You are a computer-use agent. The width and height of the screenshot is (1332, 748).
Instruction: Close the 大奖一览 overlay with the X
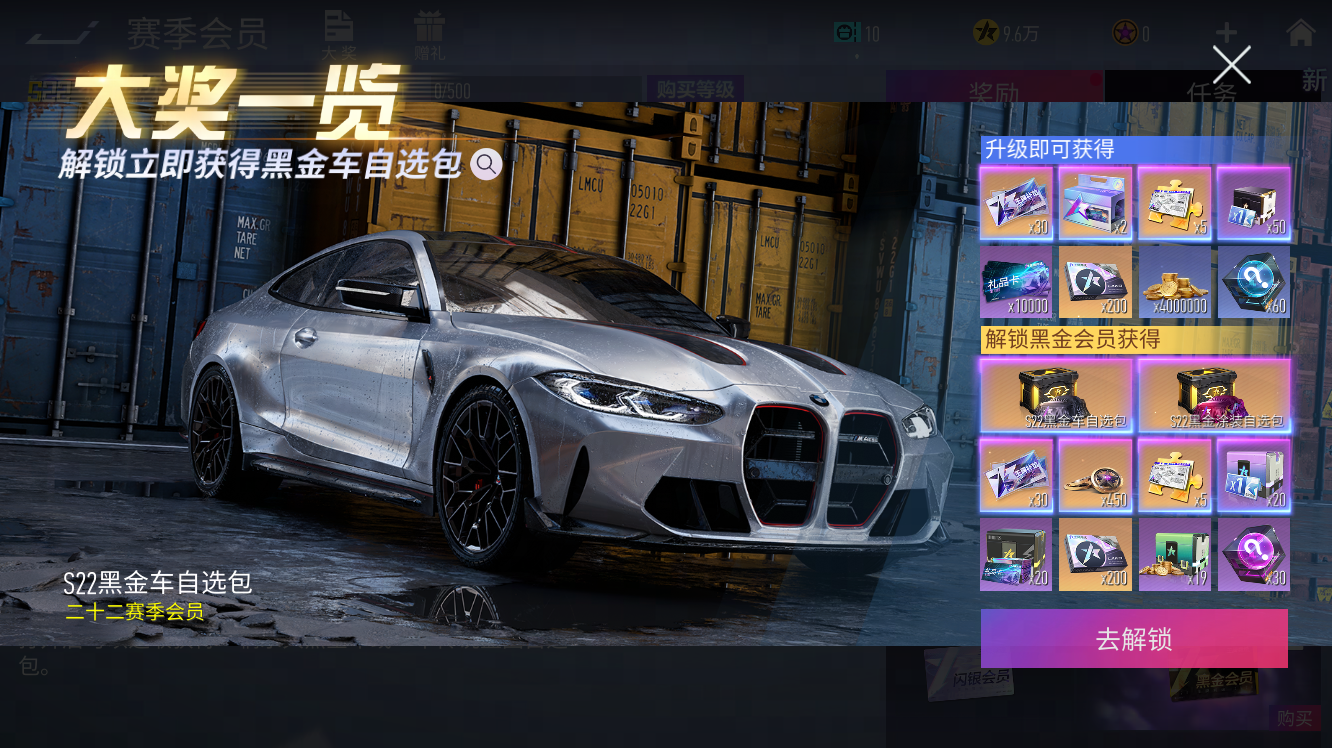tap(1231, 64)
